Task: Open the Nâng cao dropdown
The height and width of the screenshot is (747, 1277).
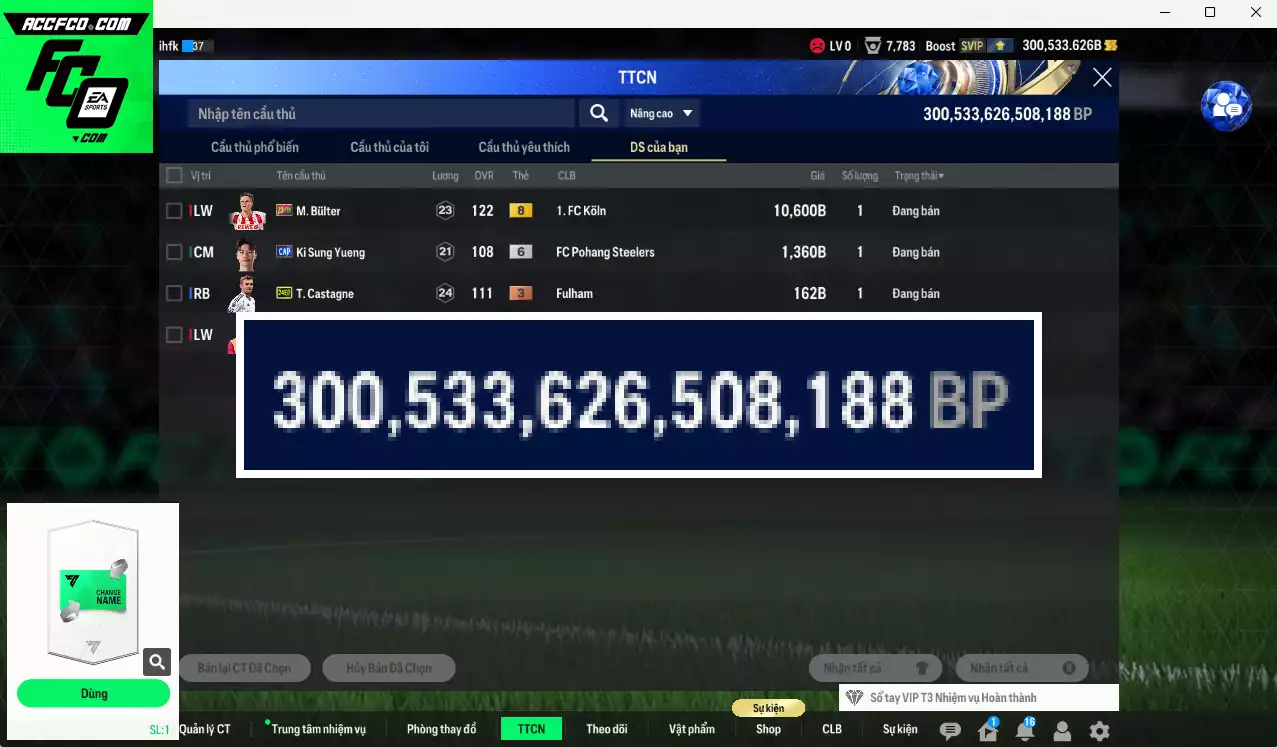Action: (x=661, y=114)
